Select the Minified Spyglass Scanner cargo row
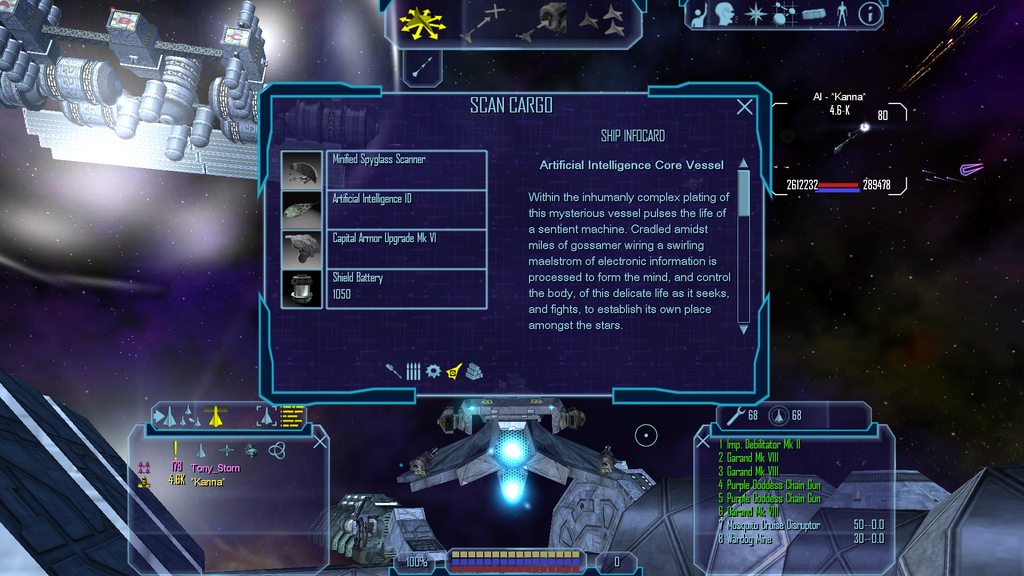The height and width of the screenshot is (576, 1024). pyautogui.click(x=406, y=169)
